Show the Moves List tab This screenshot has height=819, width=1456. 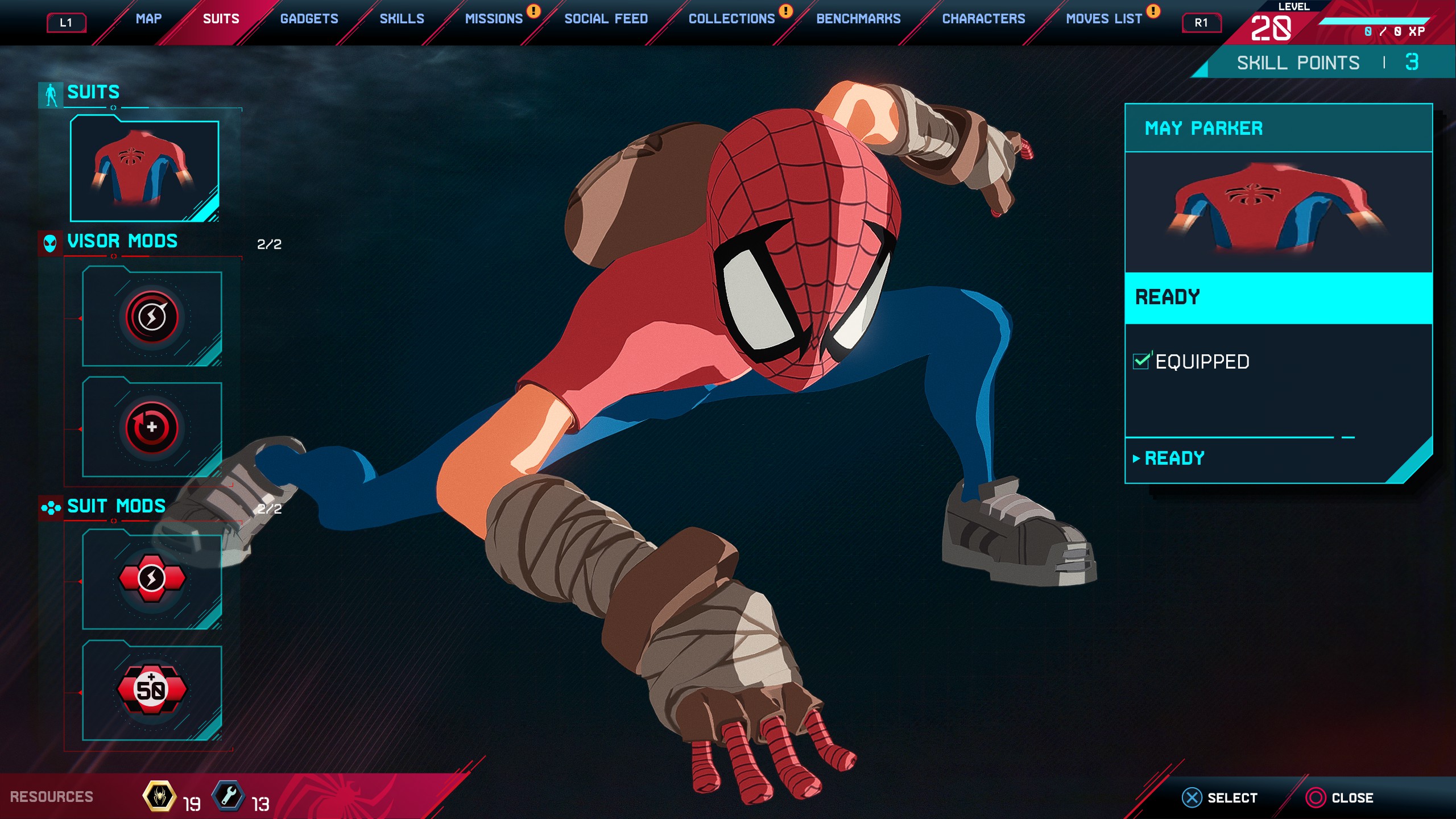[1103, 19]
